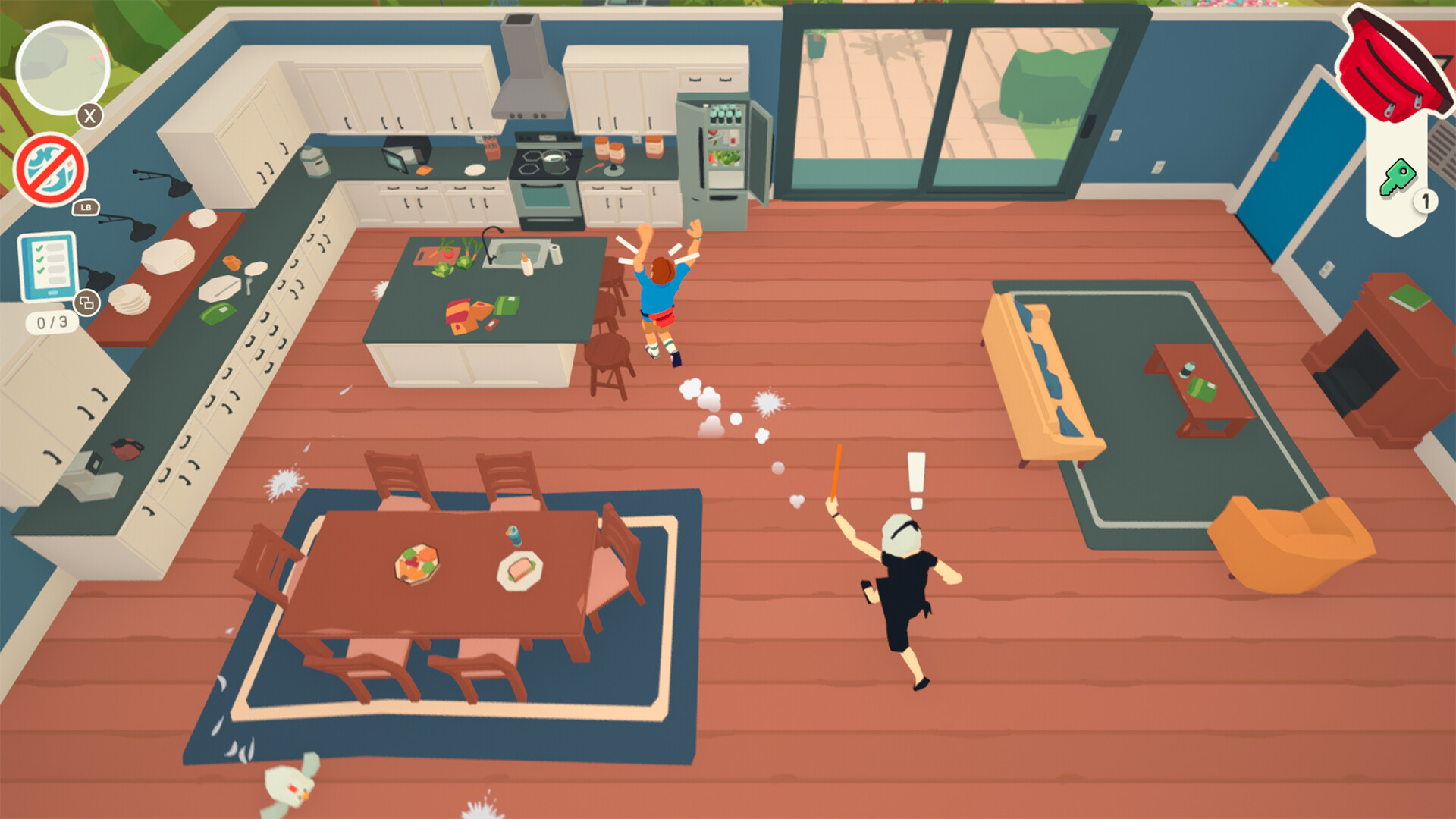Click the swap icon beside the checklist
The width and height of the screenshot is (1456, 819).
[x=86, y=302]
